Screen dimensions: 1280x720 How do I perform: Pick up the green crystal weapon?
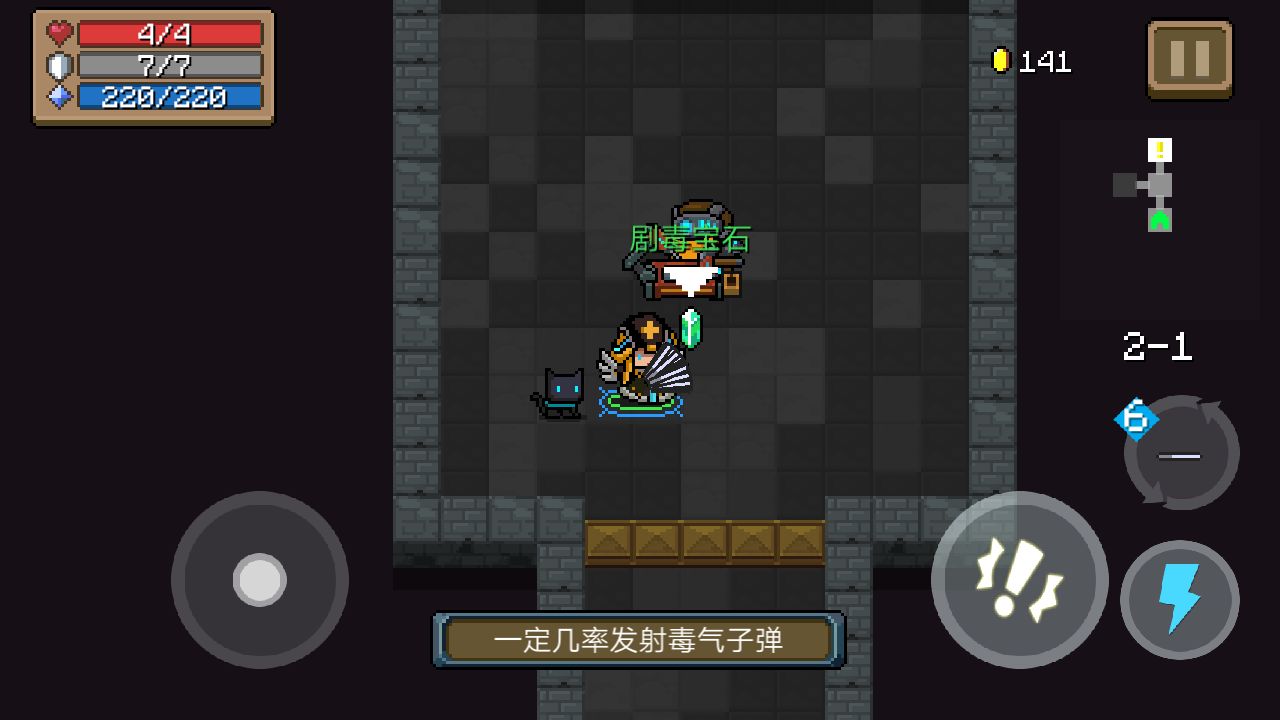692,330
